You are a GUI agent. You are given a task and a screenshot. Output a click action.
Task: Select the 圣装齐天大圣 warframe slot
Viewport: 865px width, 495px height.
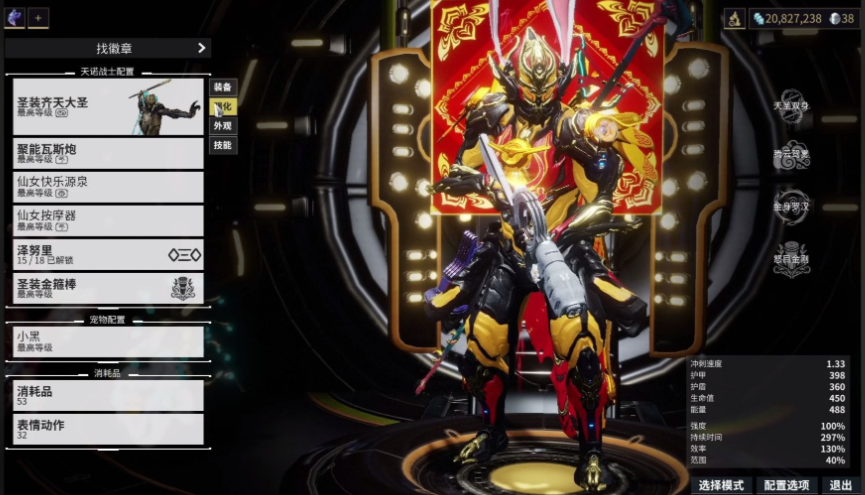pyautogui.click(x=107, y=106)
